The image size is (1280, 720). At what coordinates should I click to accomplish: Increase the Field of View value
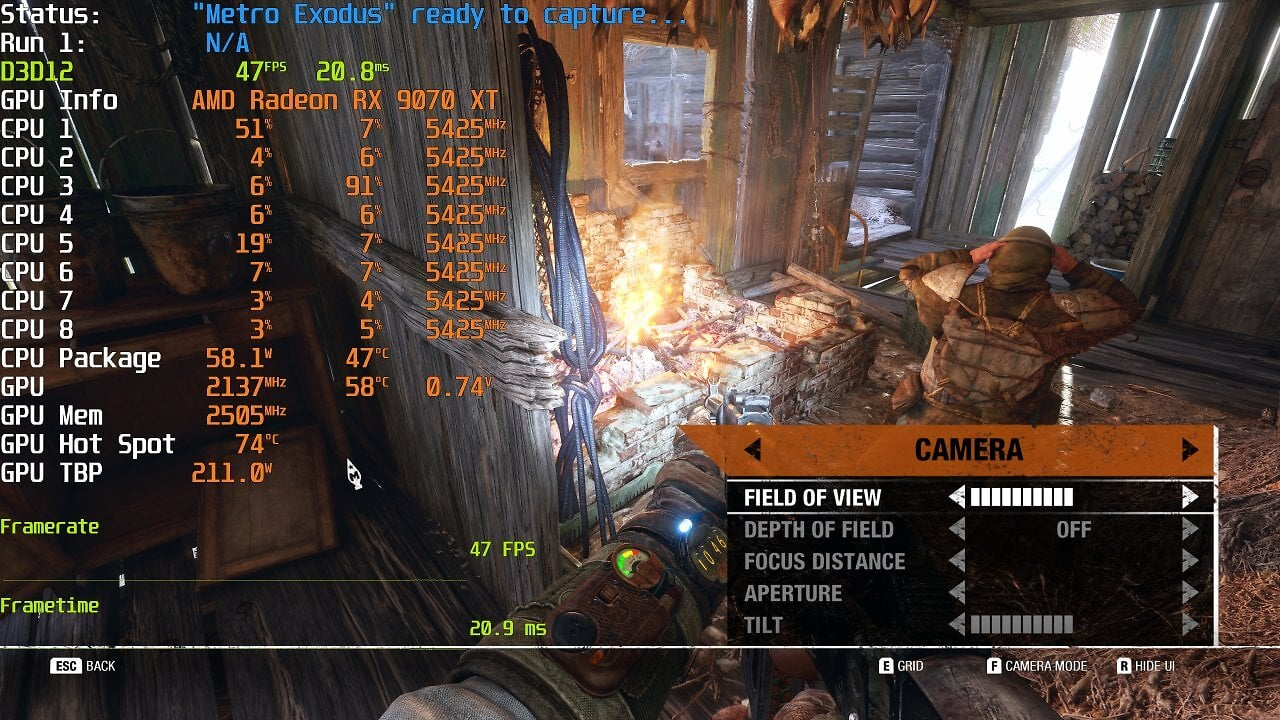(x=1189, y=497)
